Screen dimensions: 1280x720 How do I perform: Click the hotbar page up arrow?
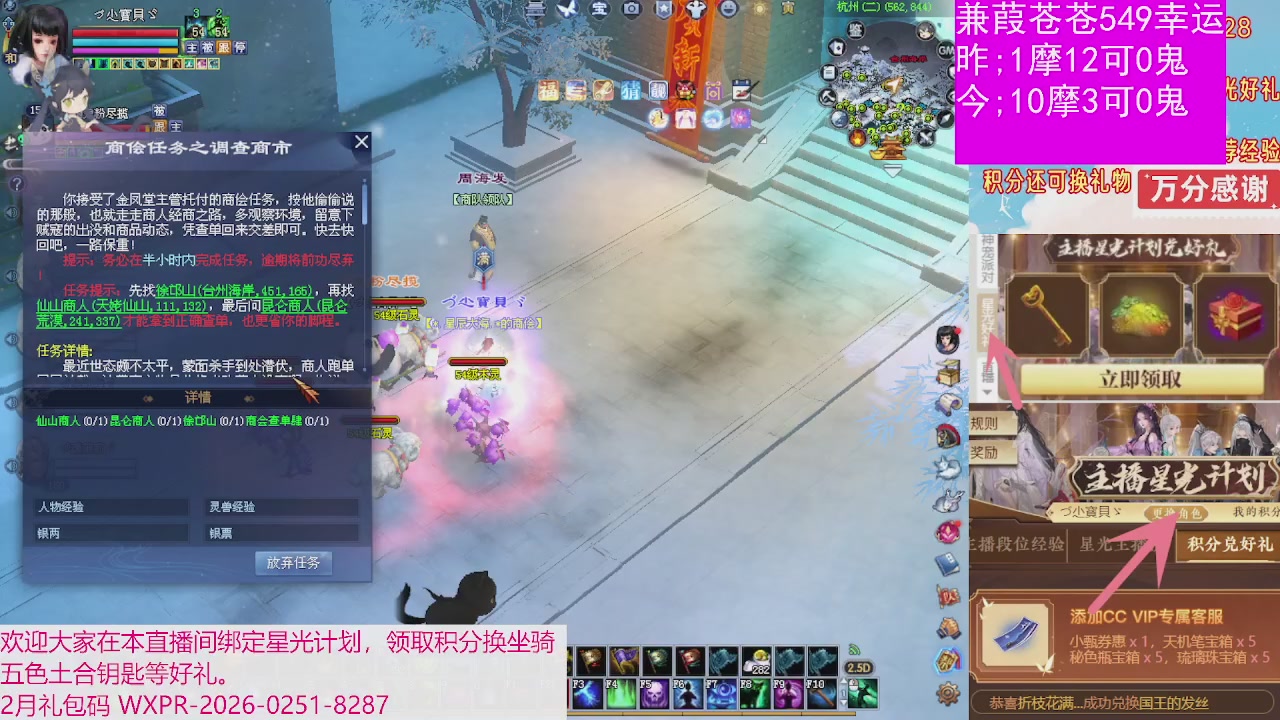(x=843, y=682)
